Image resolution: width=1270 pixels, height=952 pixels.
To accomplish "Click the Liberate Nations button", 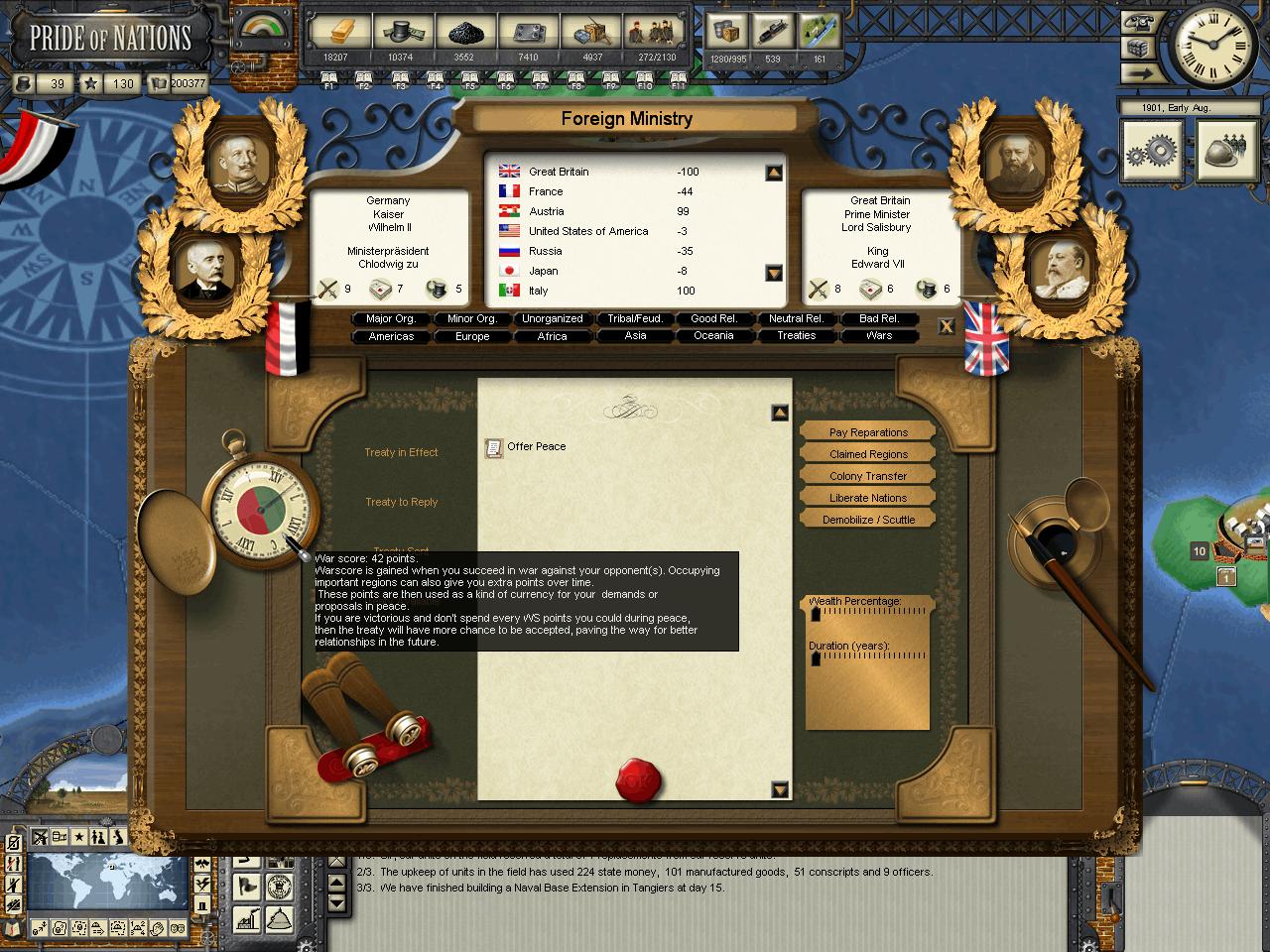I will tap(868, 498).
